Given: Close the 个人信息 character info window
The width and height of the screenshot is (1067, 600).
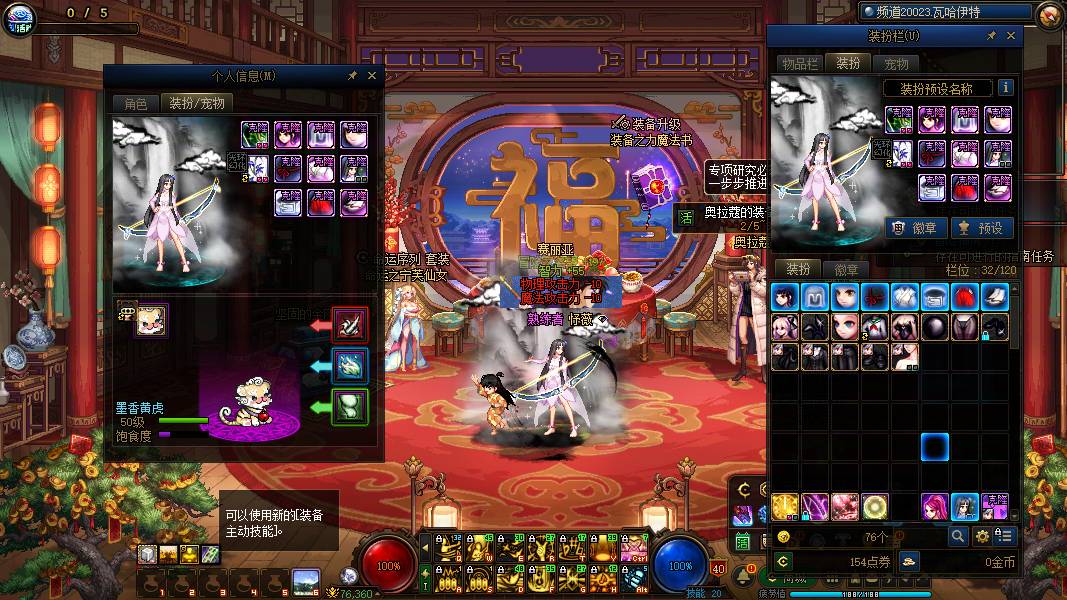Looking at the screenshot, I should pyautogui.click(x=372, y=76).
